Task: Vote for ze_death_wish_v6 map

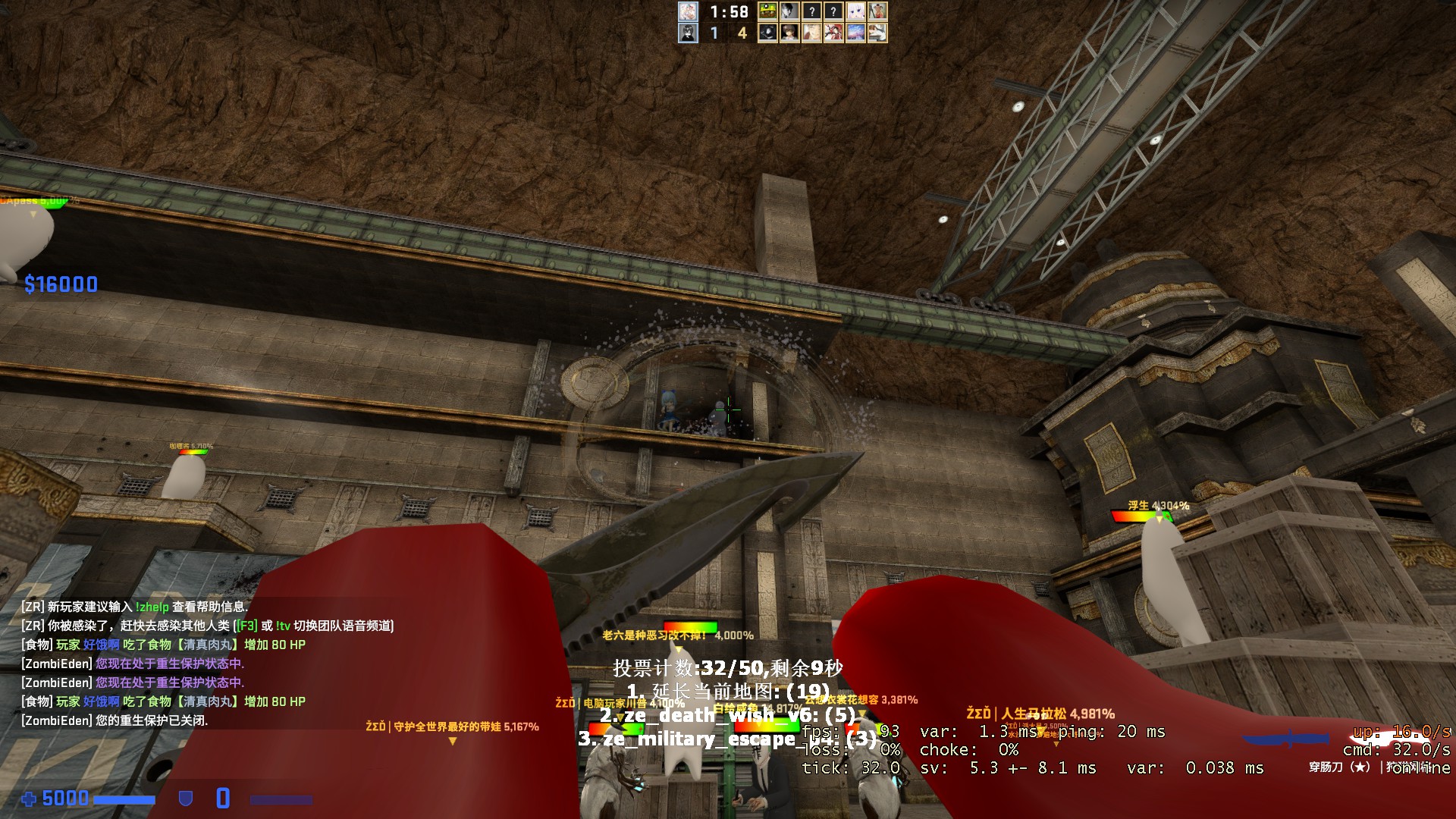Action: 728,715
